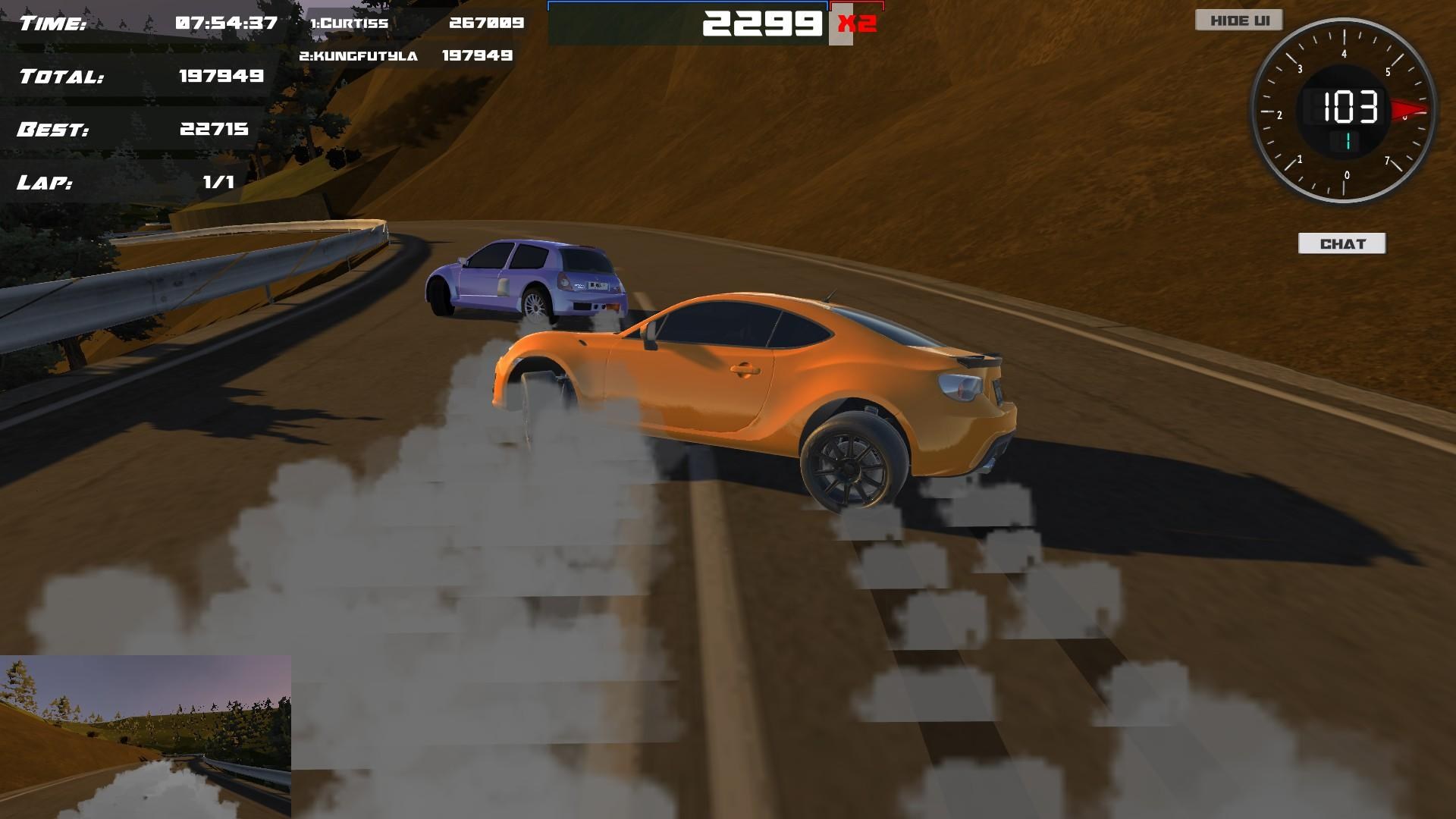Select KungFuTyla leaderboard row
The width and height of the screenshot is (1456, 819).
(x=359, y=56)
